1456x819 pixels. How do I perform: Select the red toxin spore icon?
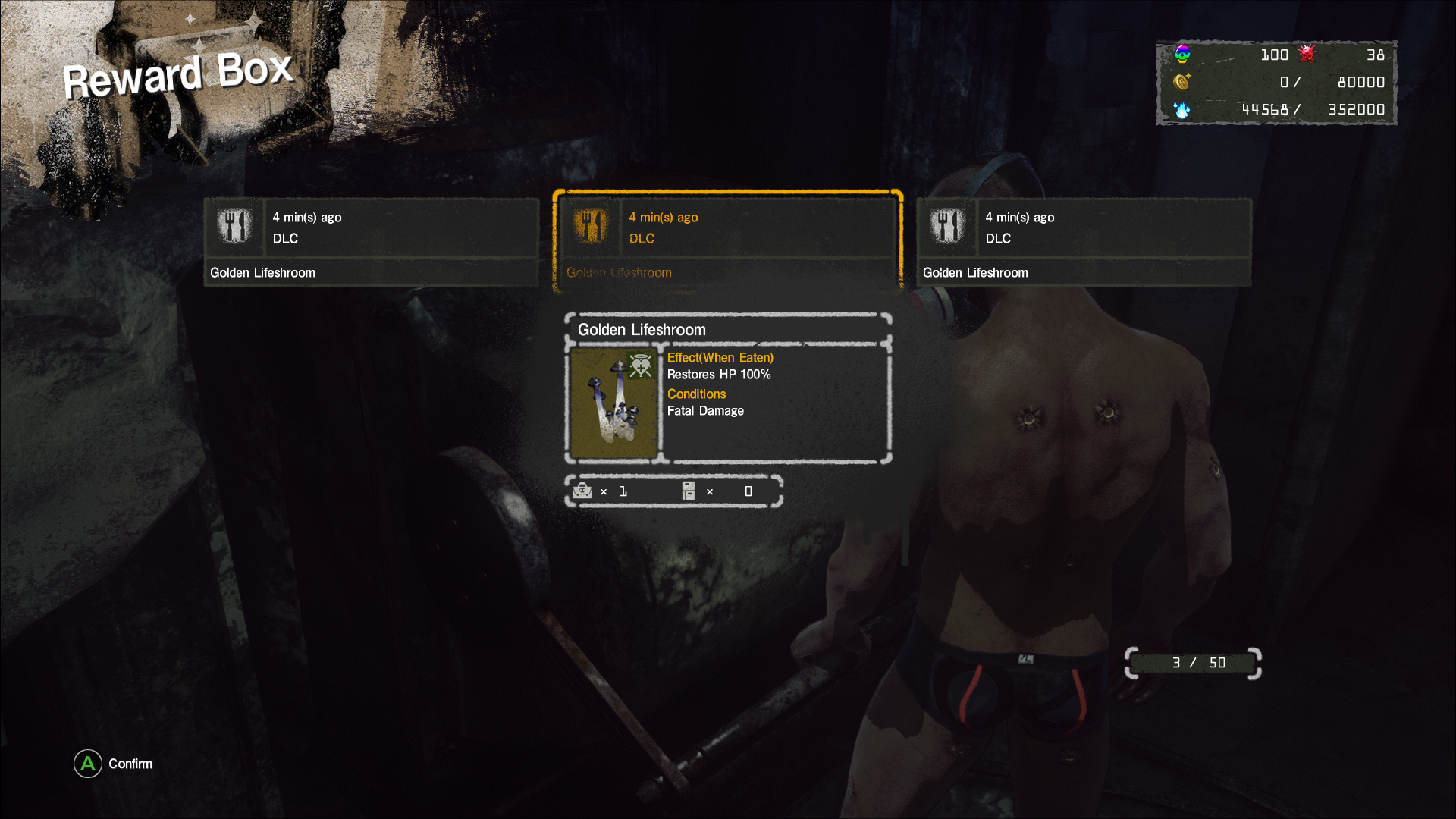1307,54
